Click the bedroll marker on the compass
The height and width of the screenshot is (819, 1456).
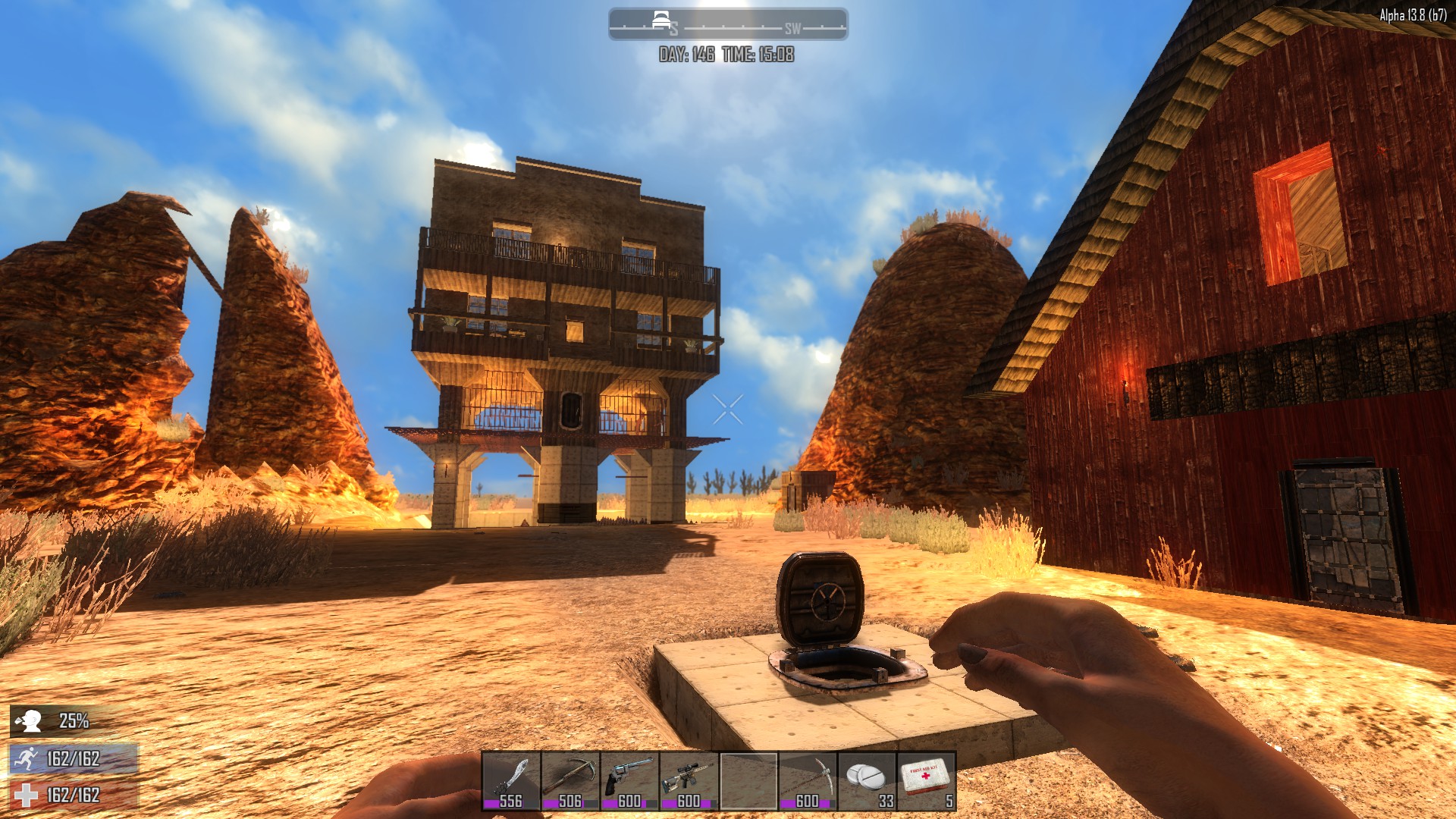tap(661, 20)
